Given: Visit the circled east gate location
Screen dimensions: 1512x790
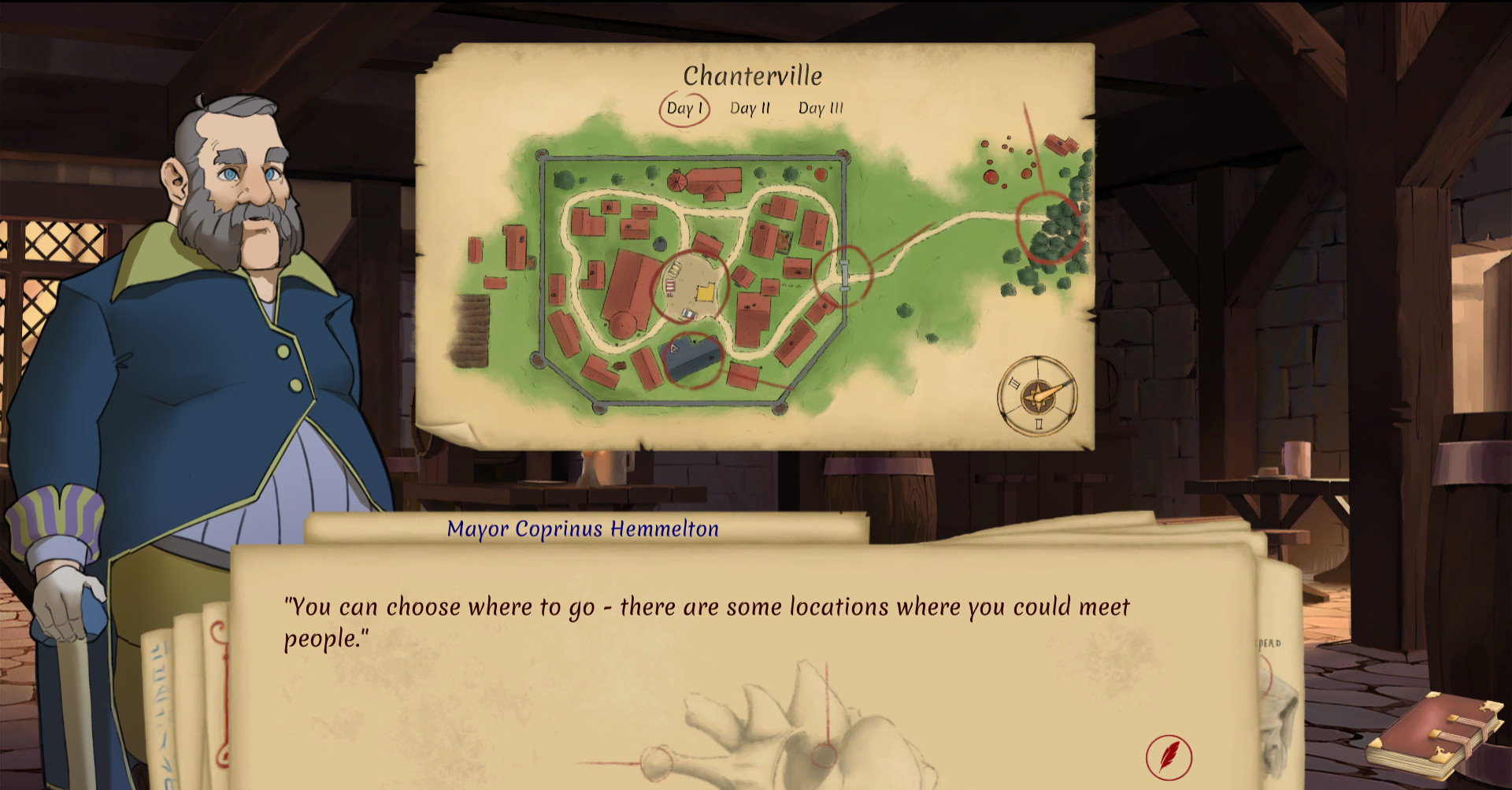Looking at the screenshot, I should coord(843,275).
